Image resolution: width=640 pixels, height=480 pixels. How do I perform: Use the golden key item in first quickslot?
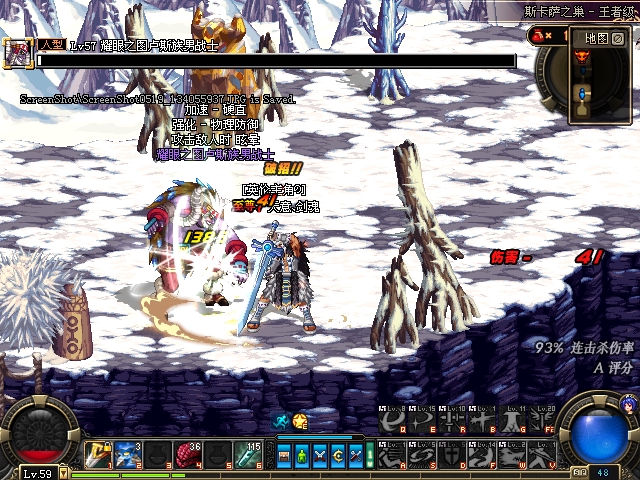point(97,455)
